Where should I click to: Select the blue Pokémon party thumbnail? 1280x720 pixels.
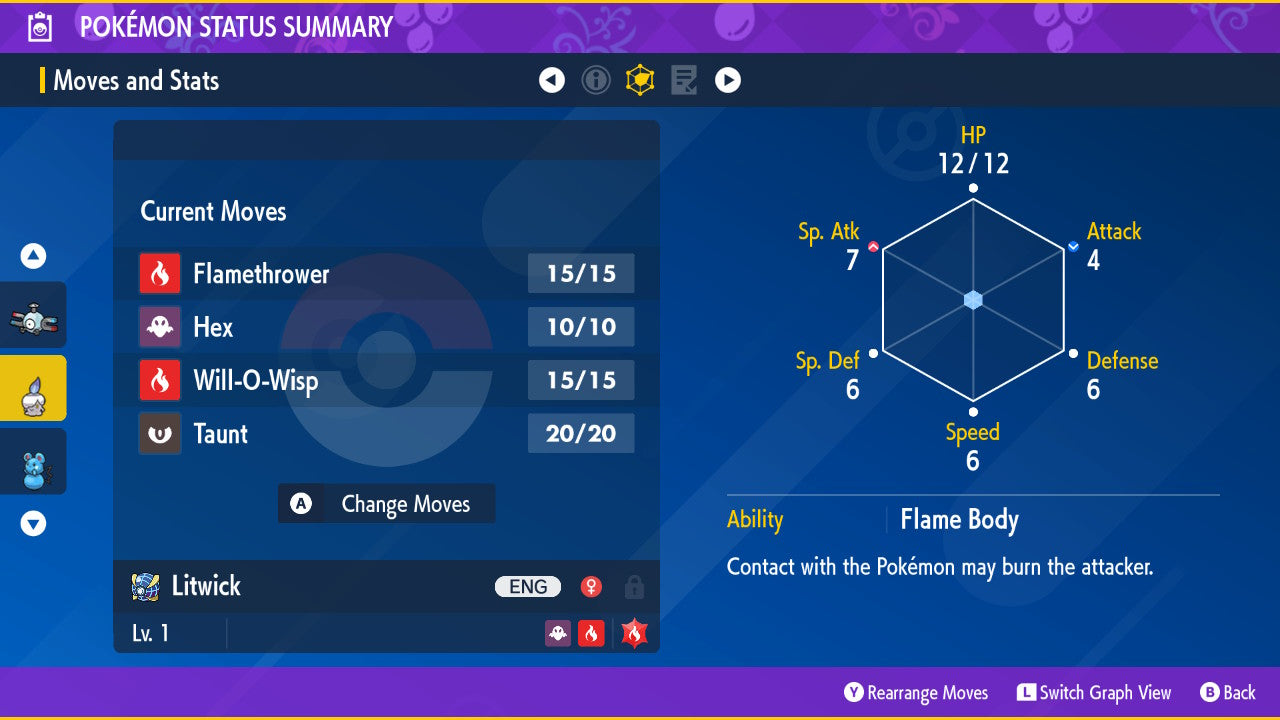33,461
